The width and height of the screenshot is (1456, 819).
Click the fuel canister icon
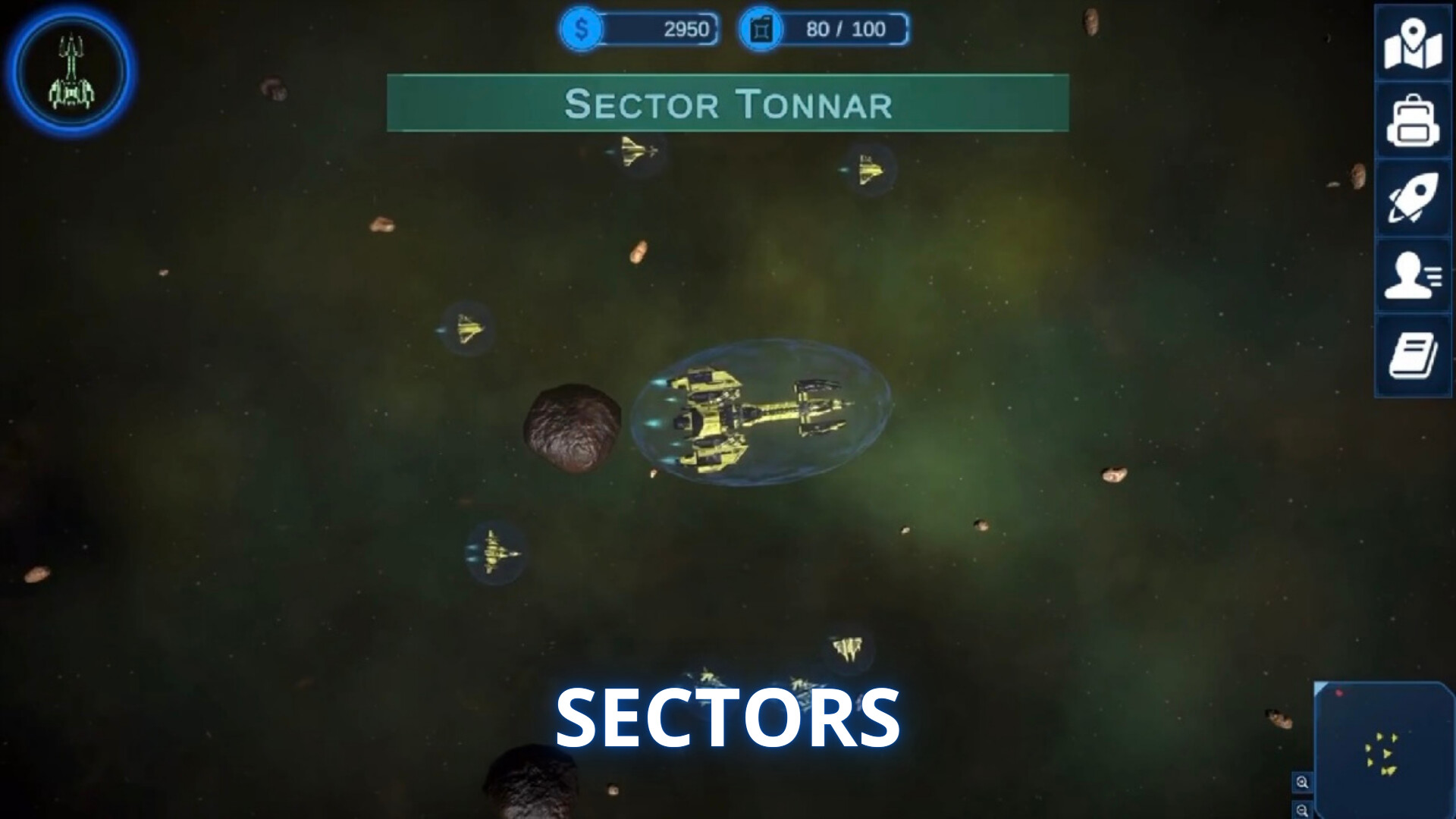pyautogui.click(x=761, y=30)
